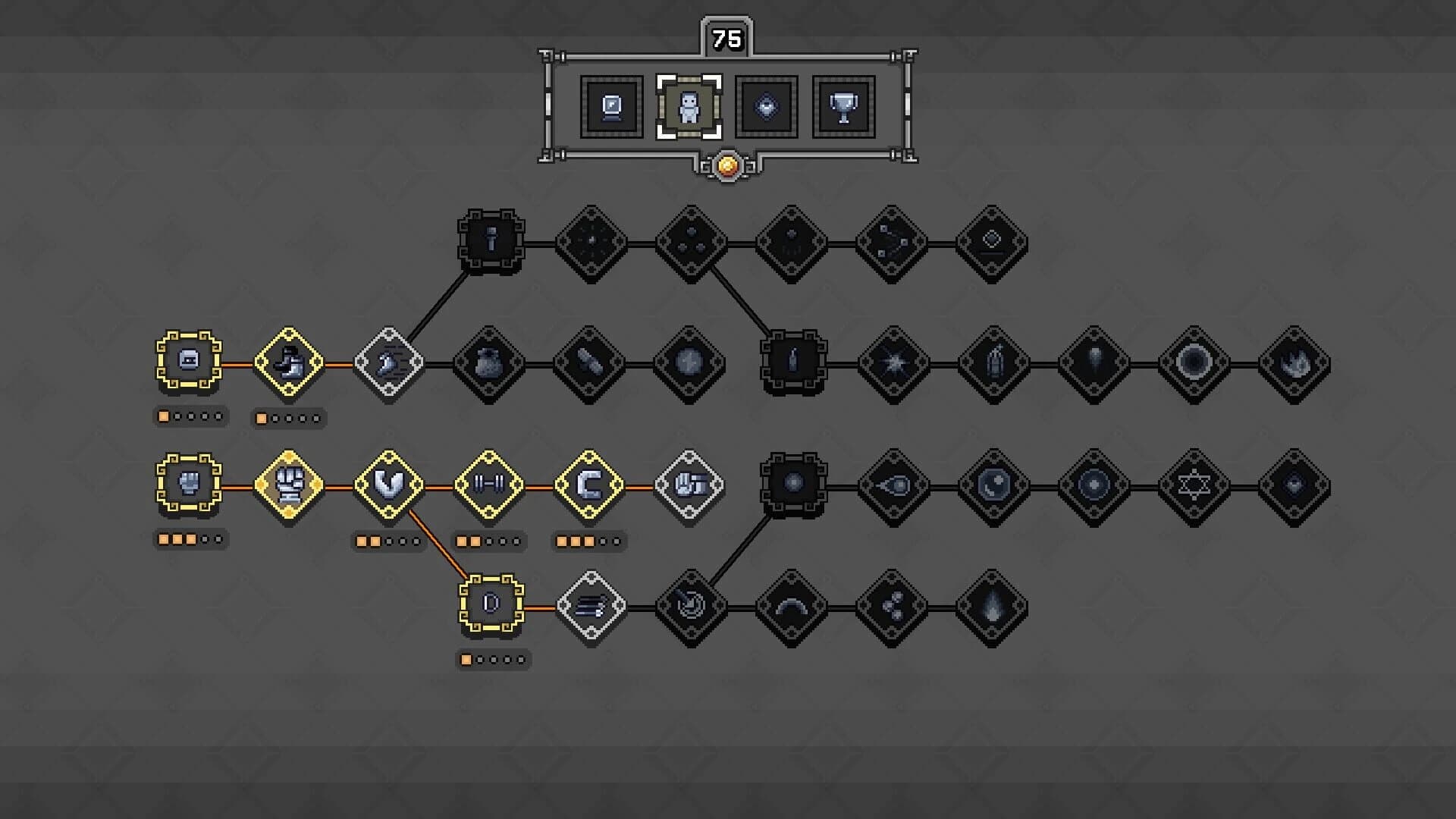1456x819 pixels.
Task: Click the bullets ammo upgrade node
Action: pos(590,364)
